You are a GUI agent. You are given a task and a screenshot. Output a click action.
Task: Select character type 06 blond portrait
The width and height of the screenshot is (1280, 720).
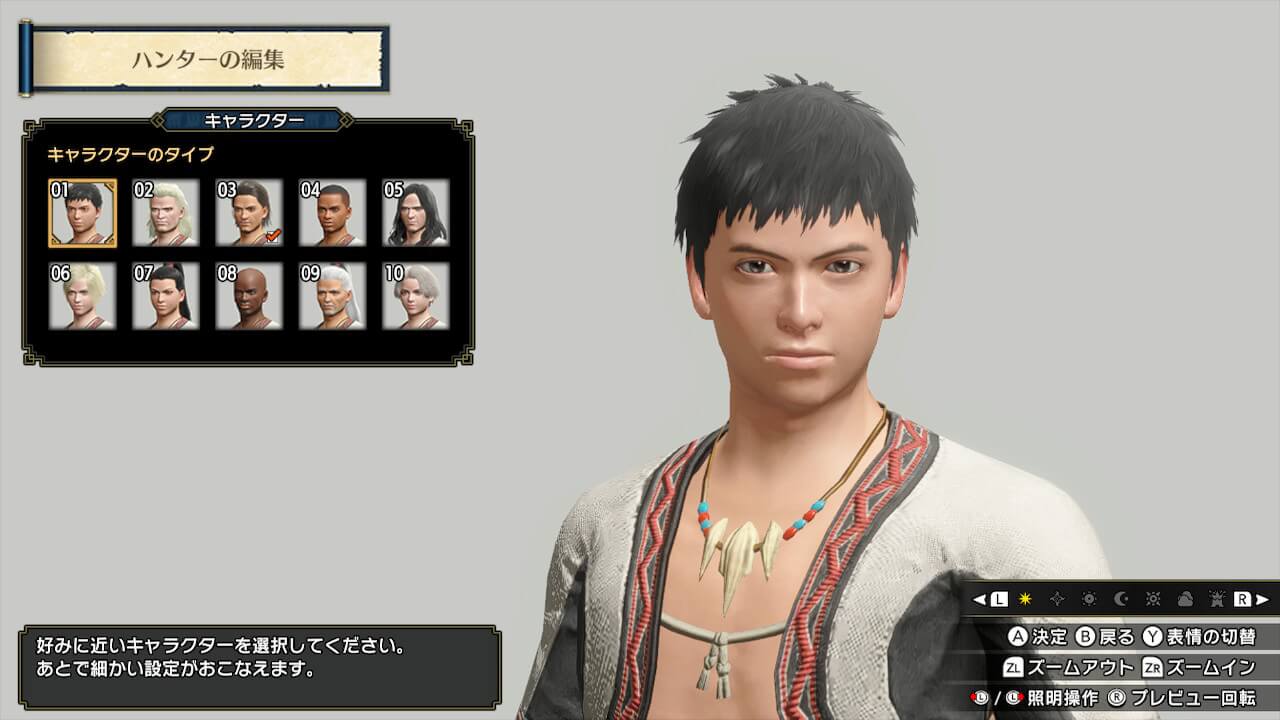82,296
